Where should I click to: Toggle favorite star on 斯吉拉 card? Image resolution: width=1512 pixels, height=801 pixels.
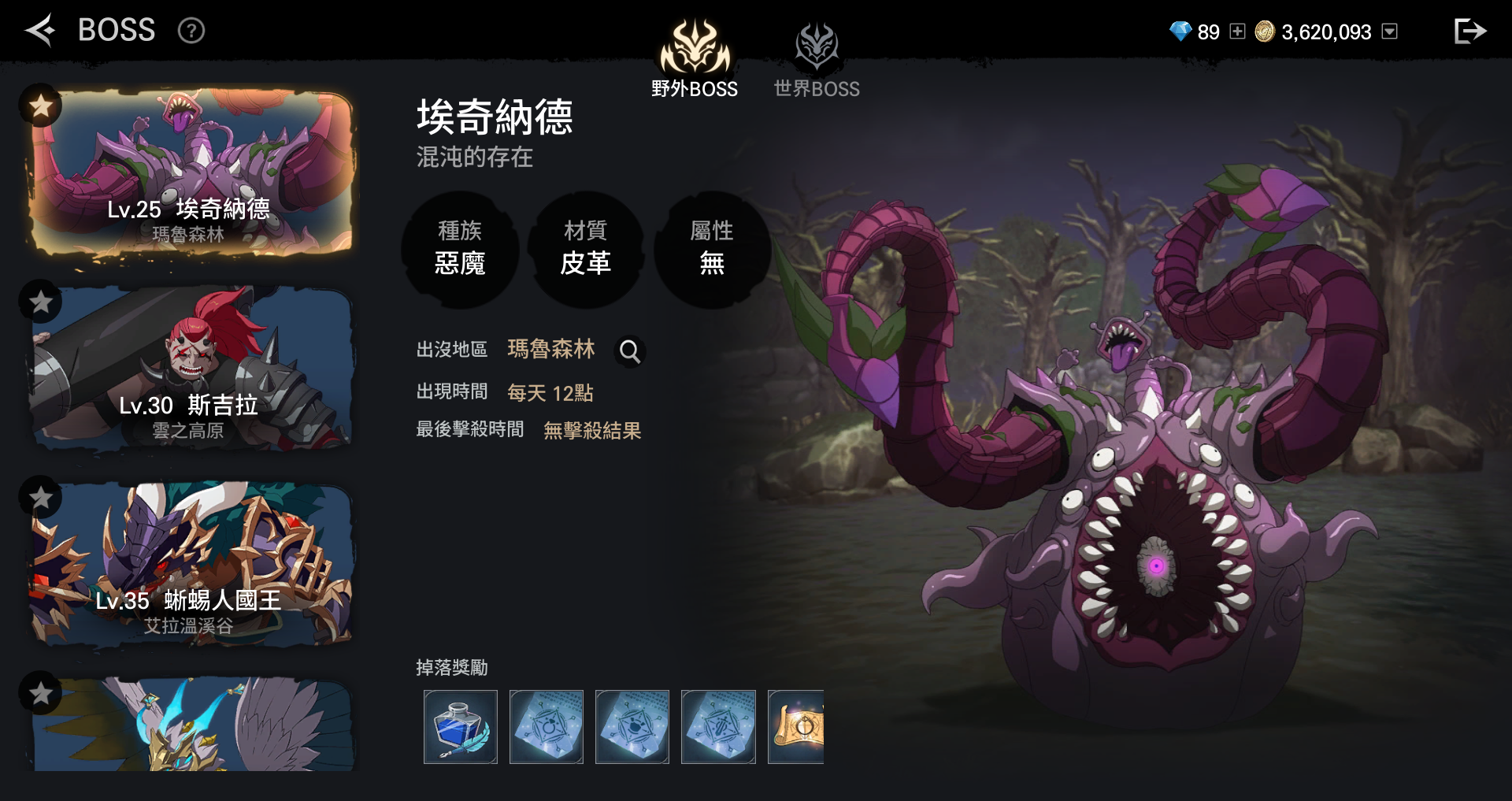coord(40,302)
